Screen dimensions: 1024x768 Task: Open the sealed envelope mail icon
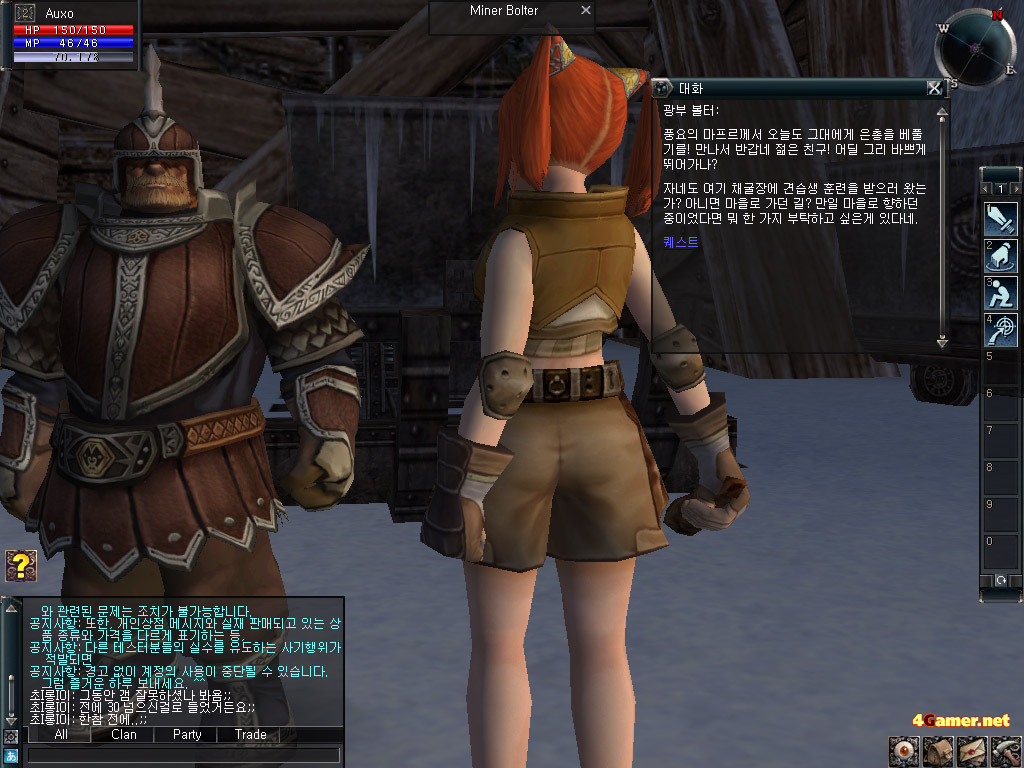(x=971, y=751)
